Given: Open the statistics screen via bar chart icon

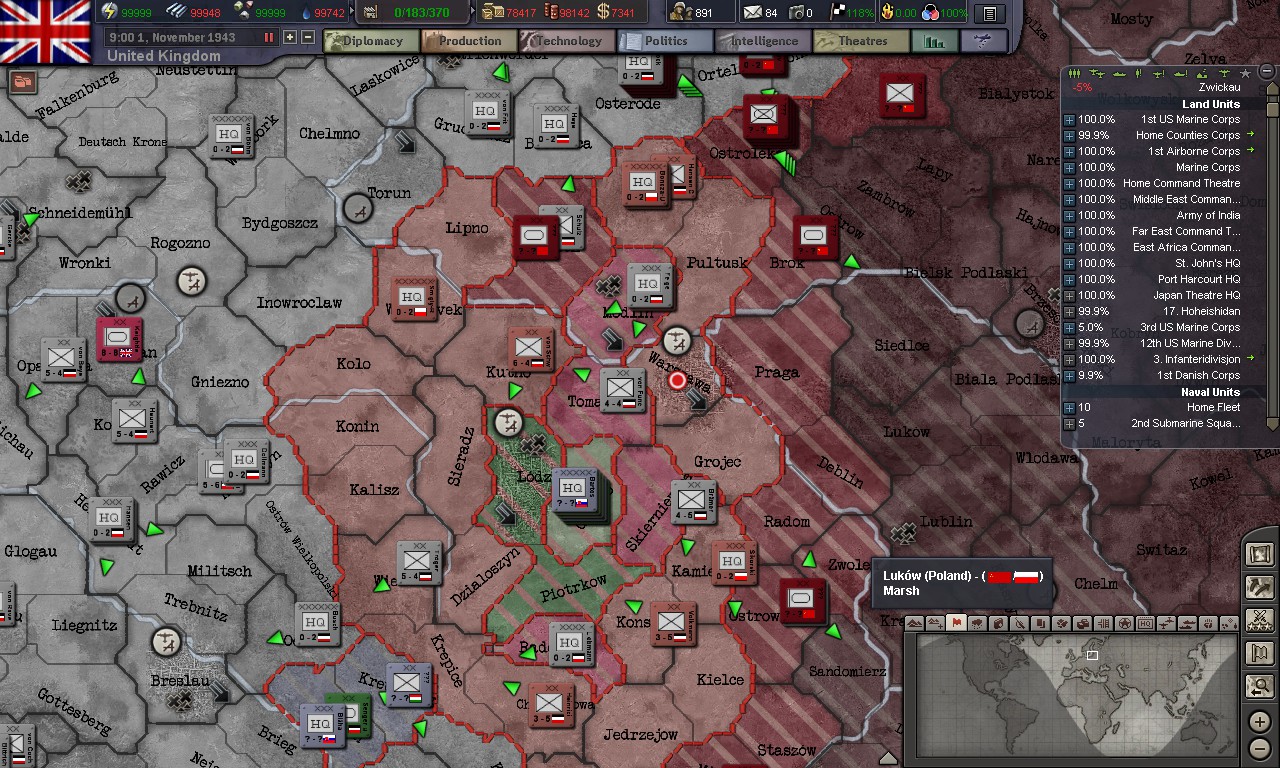Looking at the screenshot, I should click(934, 41).
